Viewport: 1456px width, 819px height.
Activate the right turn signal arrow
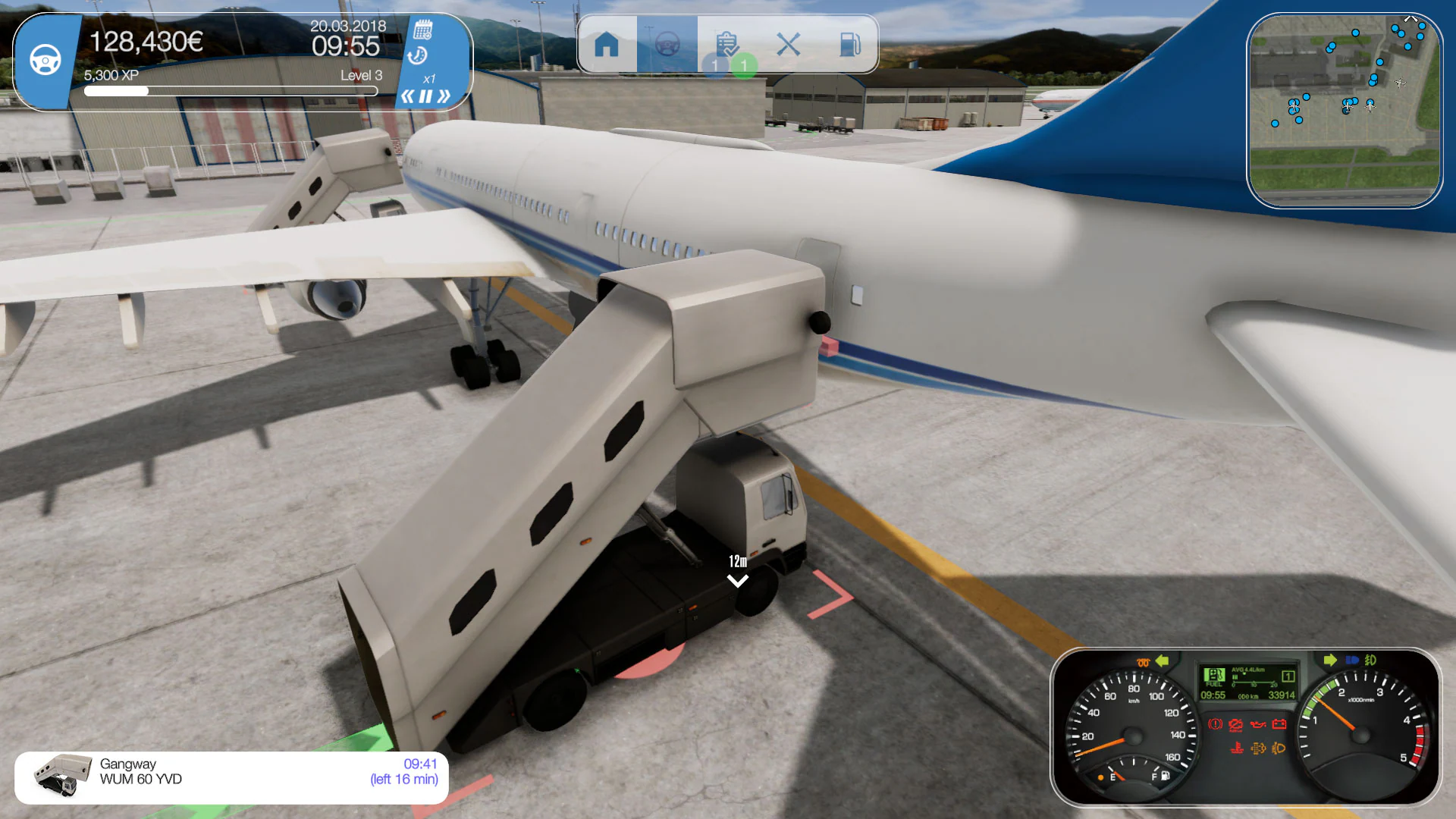tap(1331, 660)
